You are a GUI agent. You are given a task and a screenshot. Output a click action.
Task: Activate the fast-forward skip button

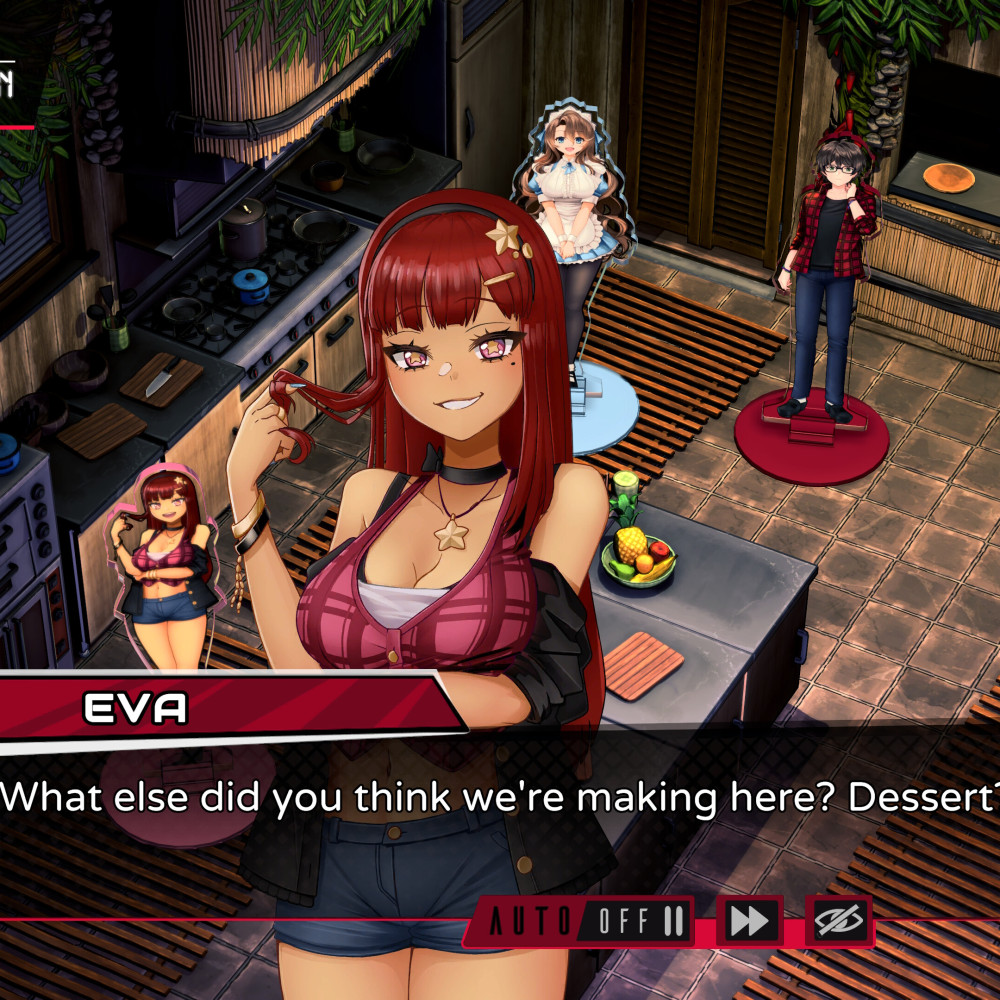pos(749,921)
